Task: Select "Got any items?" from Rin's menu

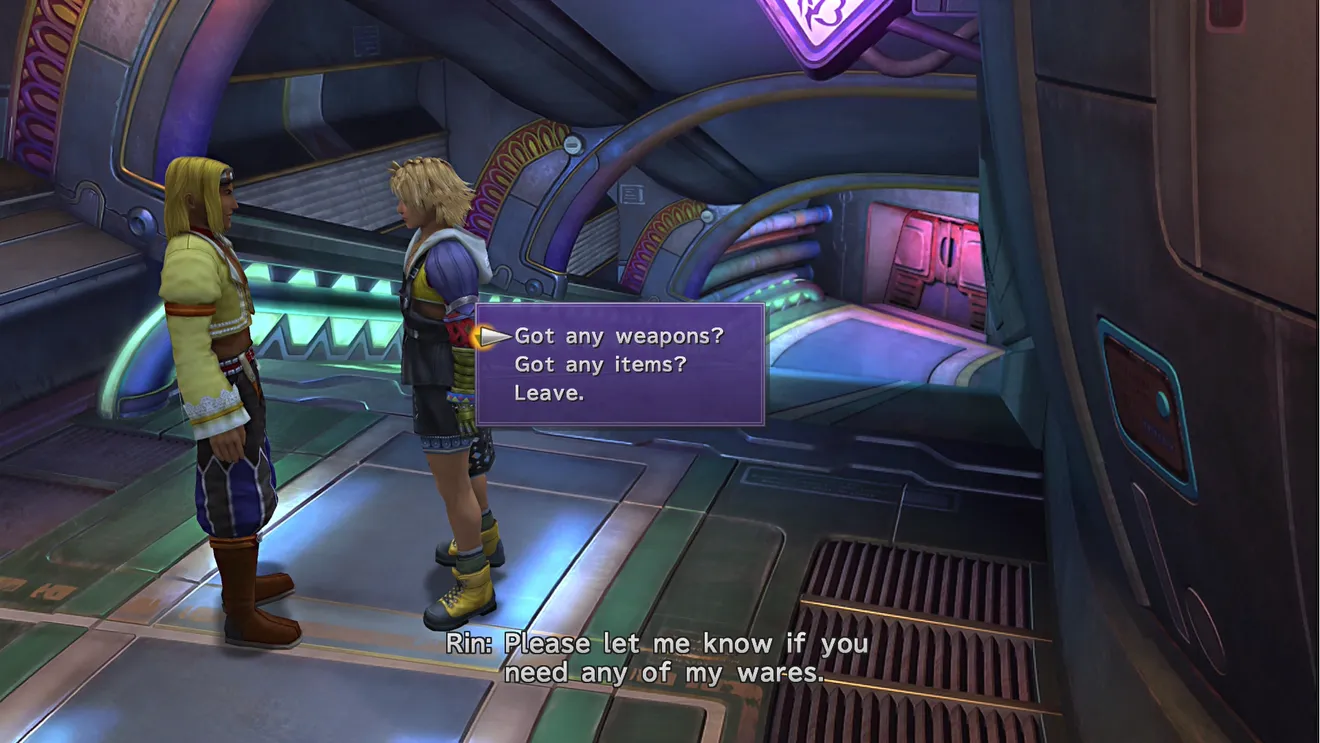Action: [600, 365]
